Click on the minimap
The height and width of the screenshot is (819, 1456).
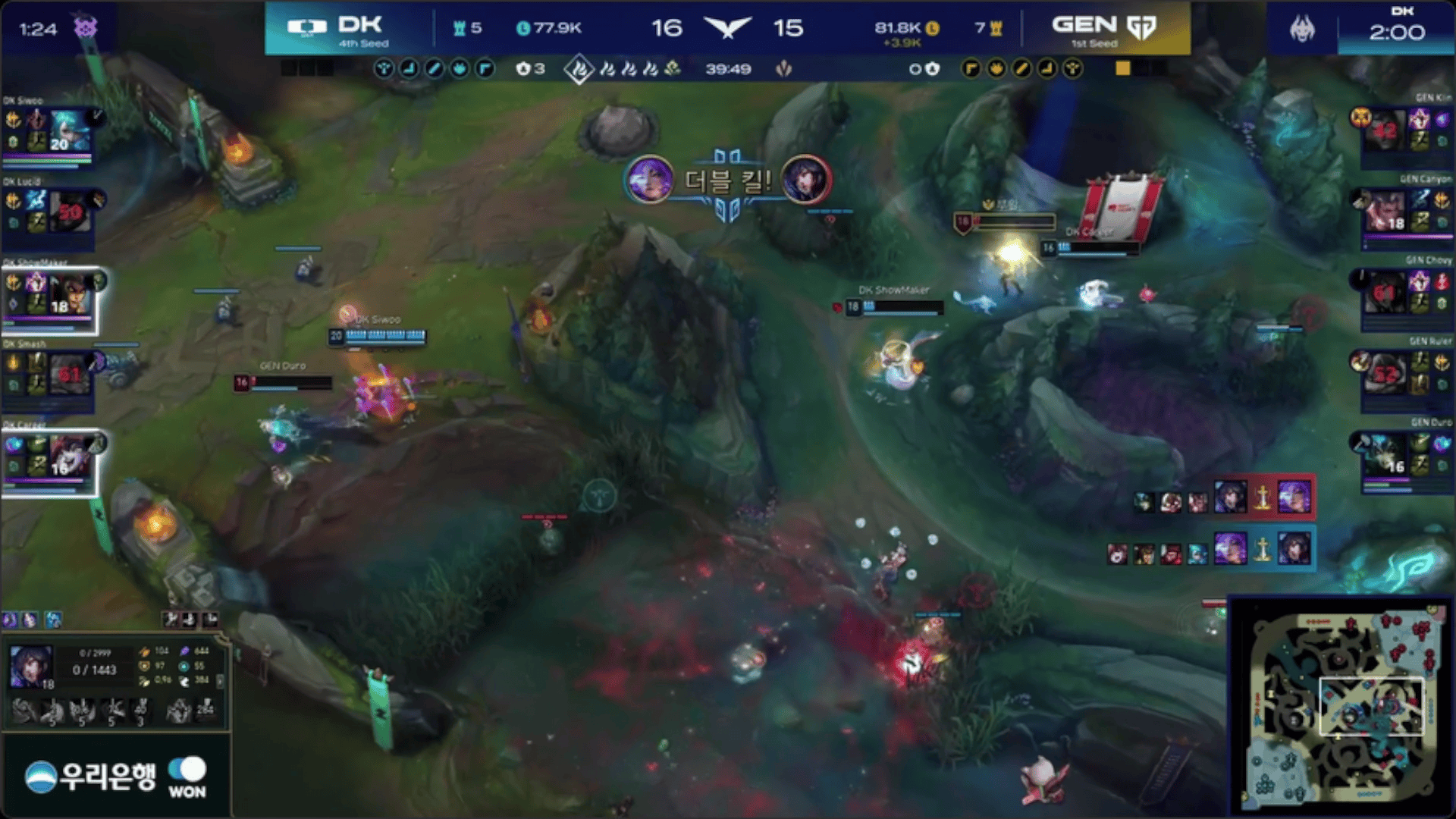pos(1342,704)
